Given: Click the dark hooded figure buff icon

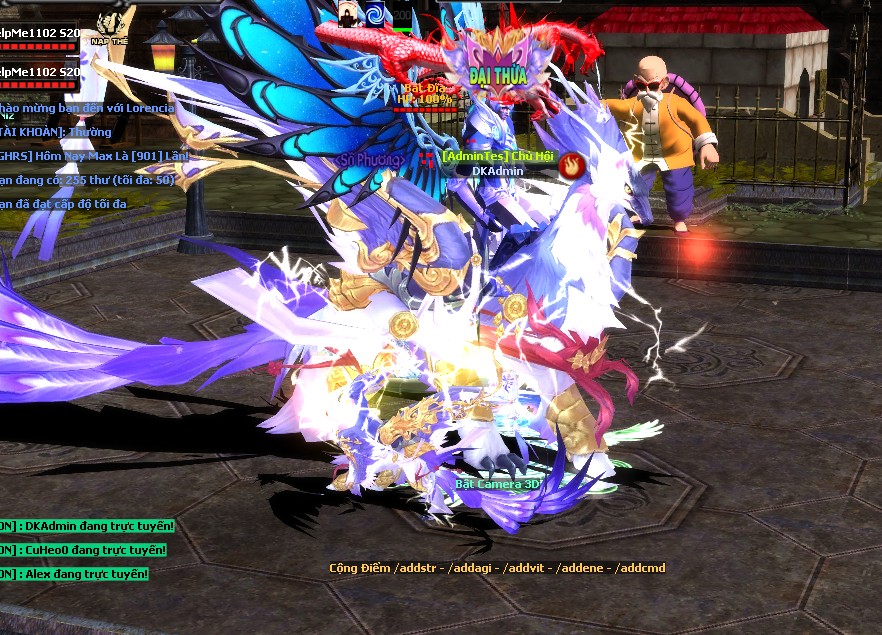Looking at the screenshot, I should 348,13.
